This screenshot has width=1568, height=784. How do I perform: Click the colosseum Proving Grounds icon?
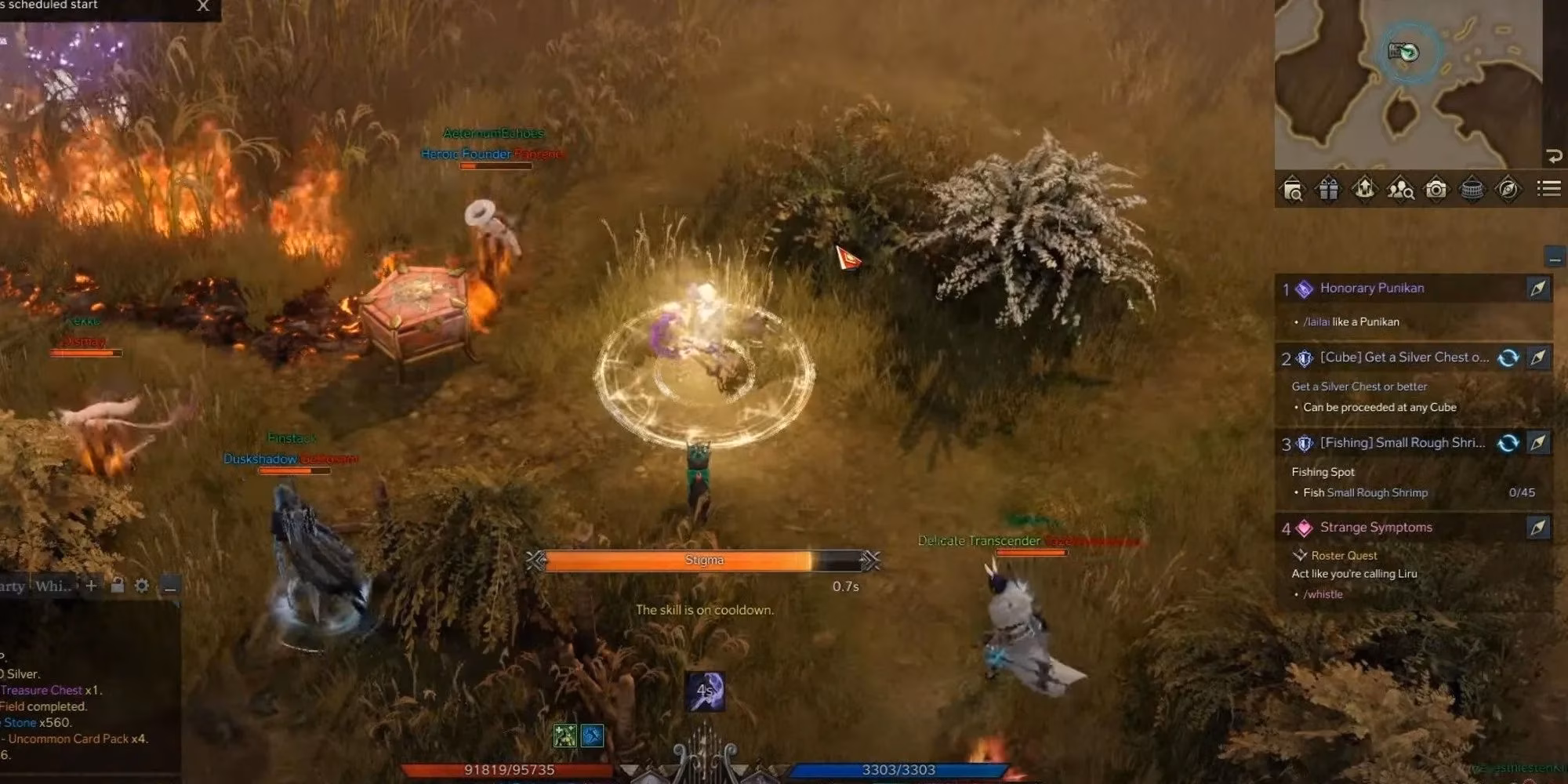(1472, 188)
